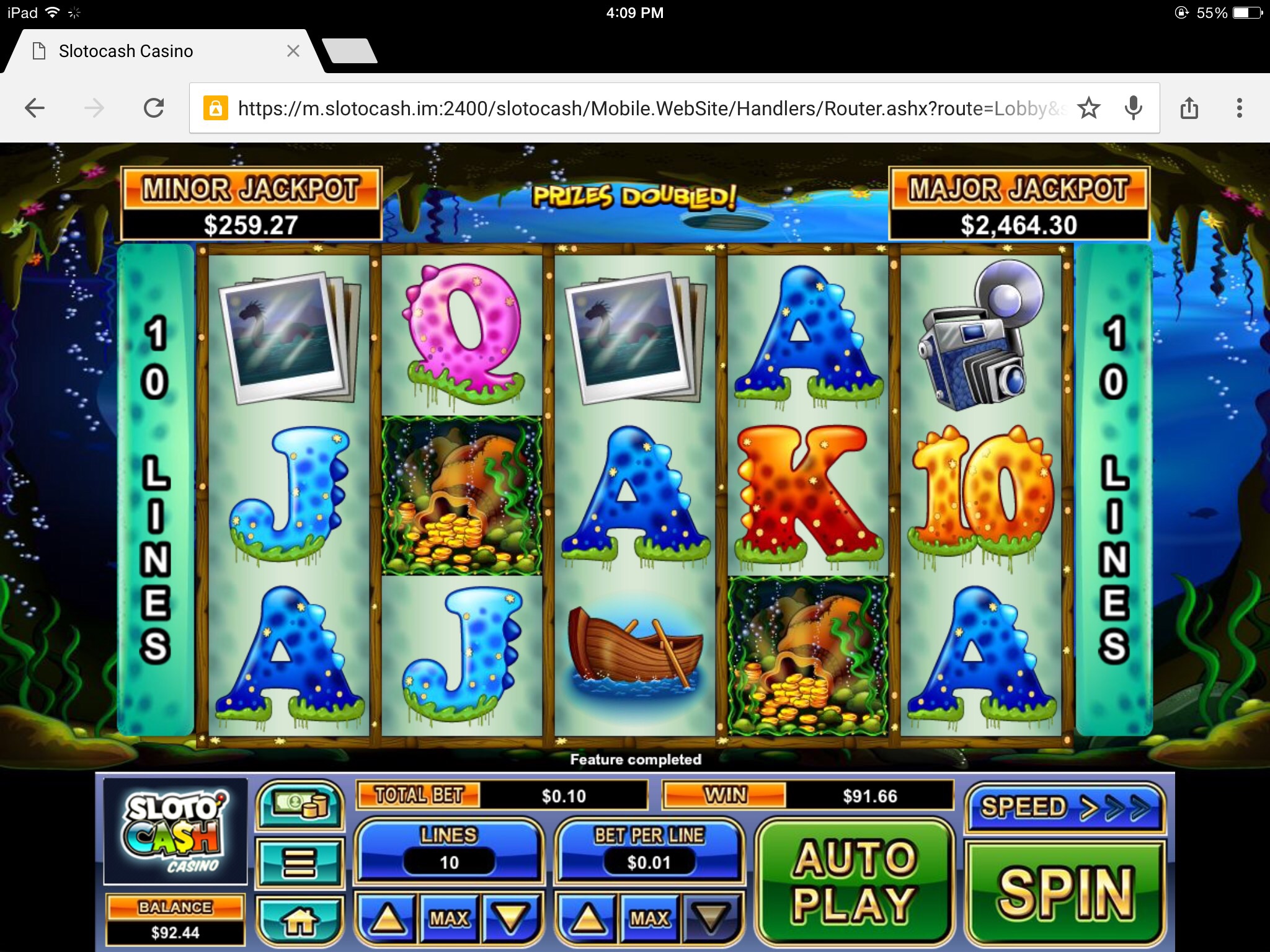Reload the browser page

154,108
